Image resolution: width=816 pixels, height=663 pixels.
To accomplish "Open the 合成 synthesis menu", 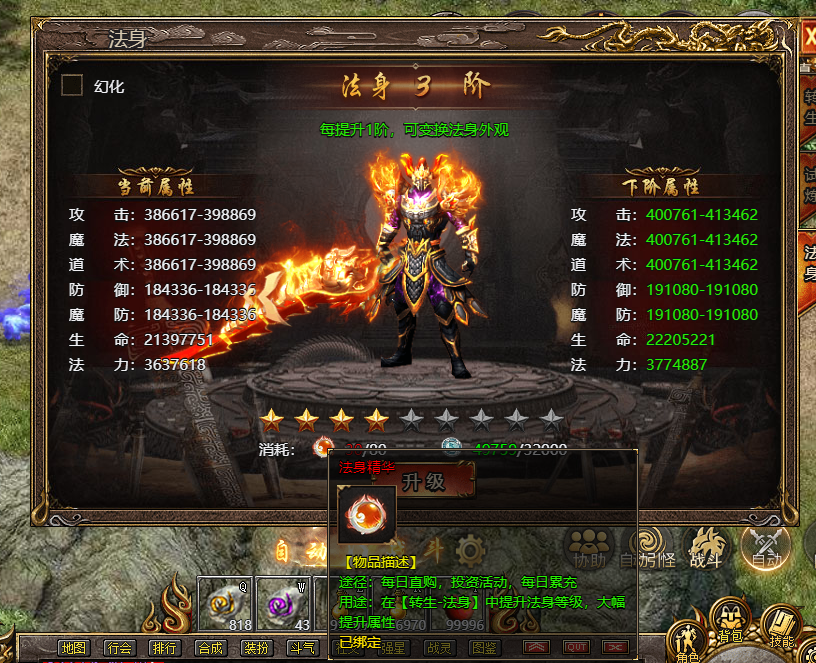I will click(209, 647).
